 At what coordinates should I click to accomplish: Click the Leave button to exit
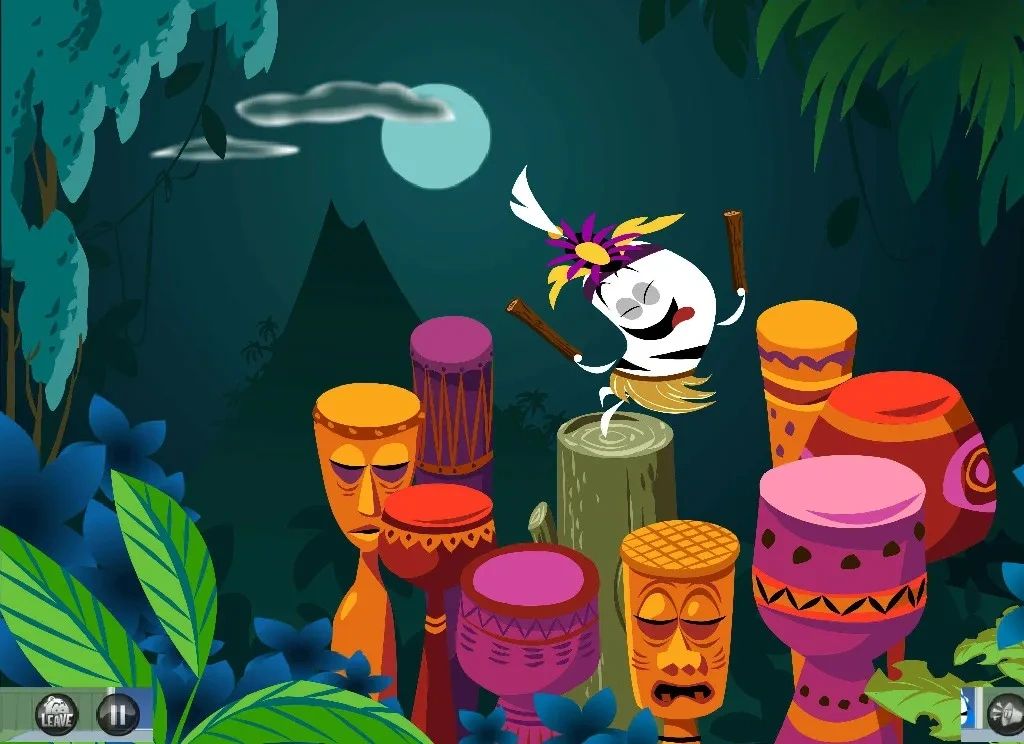pyautogui.click(x=56, y=714)
